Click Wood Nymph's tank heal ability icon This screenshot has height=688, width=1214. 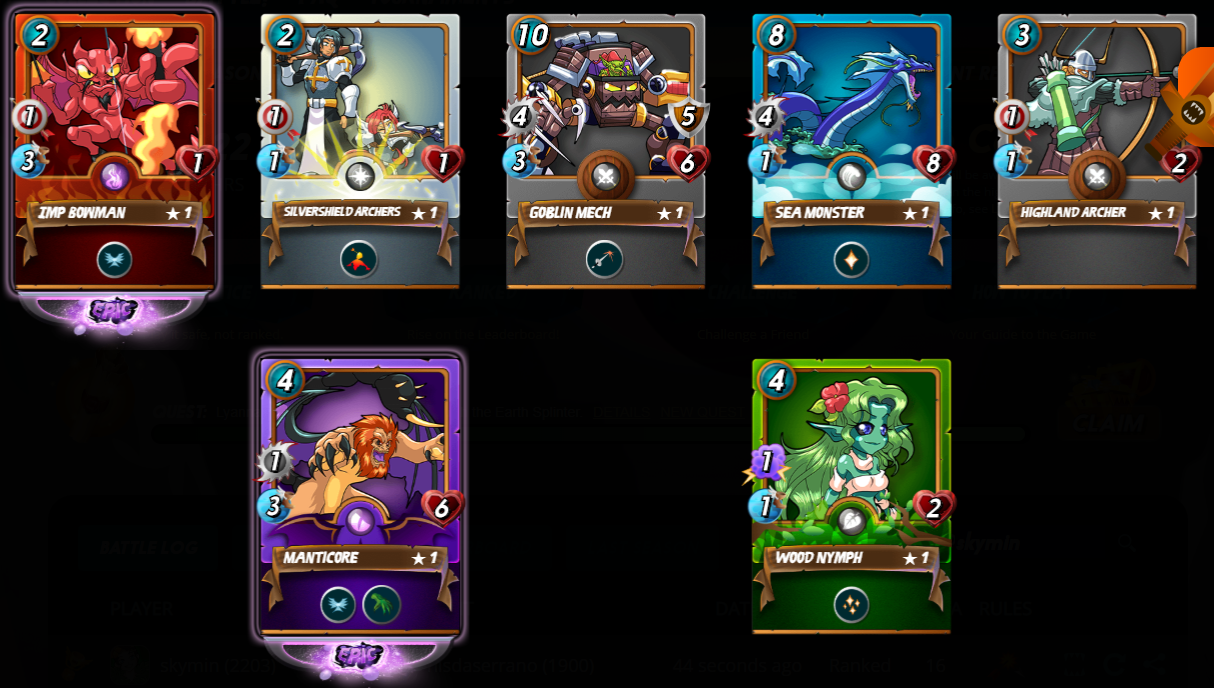851,604
